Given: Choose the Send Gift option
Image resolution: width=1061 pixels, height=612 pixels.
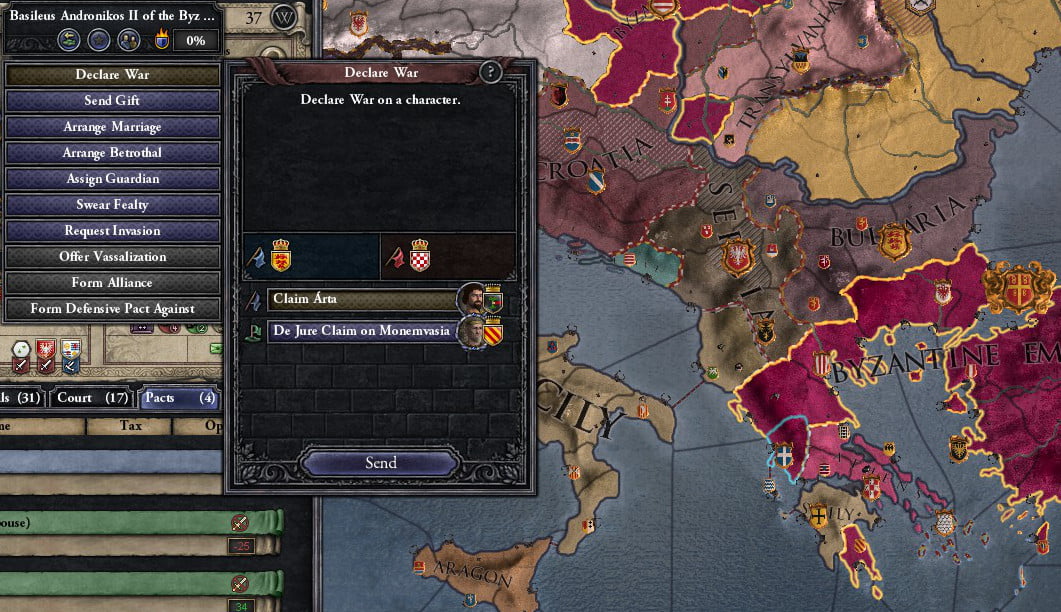Looking at the screenshot, I should [112, 101].
